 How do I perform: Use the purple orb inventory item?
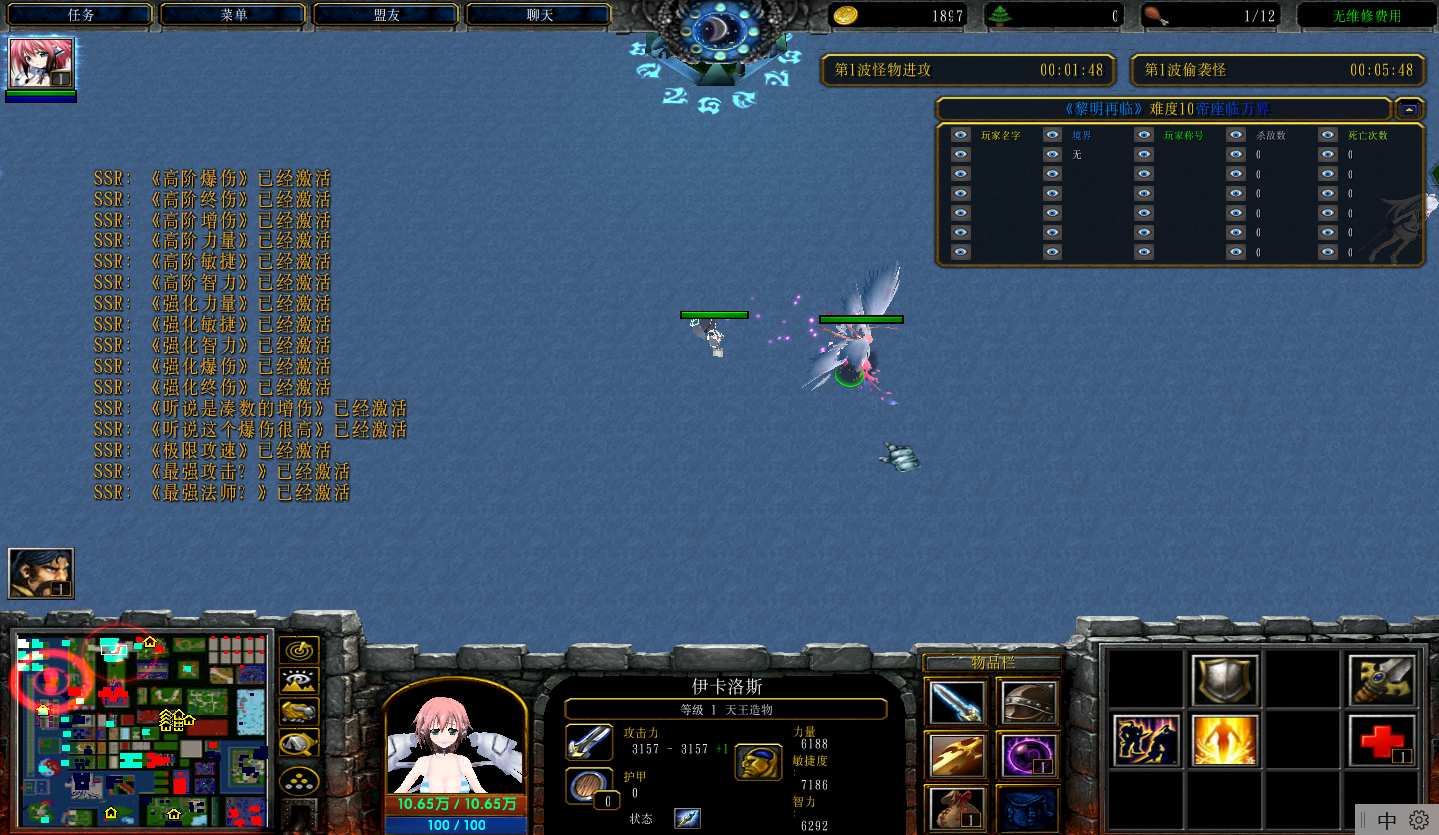(x=1027, y=755)
